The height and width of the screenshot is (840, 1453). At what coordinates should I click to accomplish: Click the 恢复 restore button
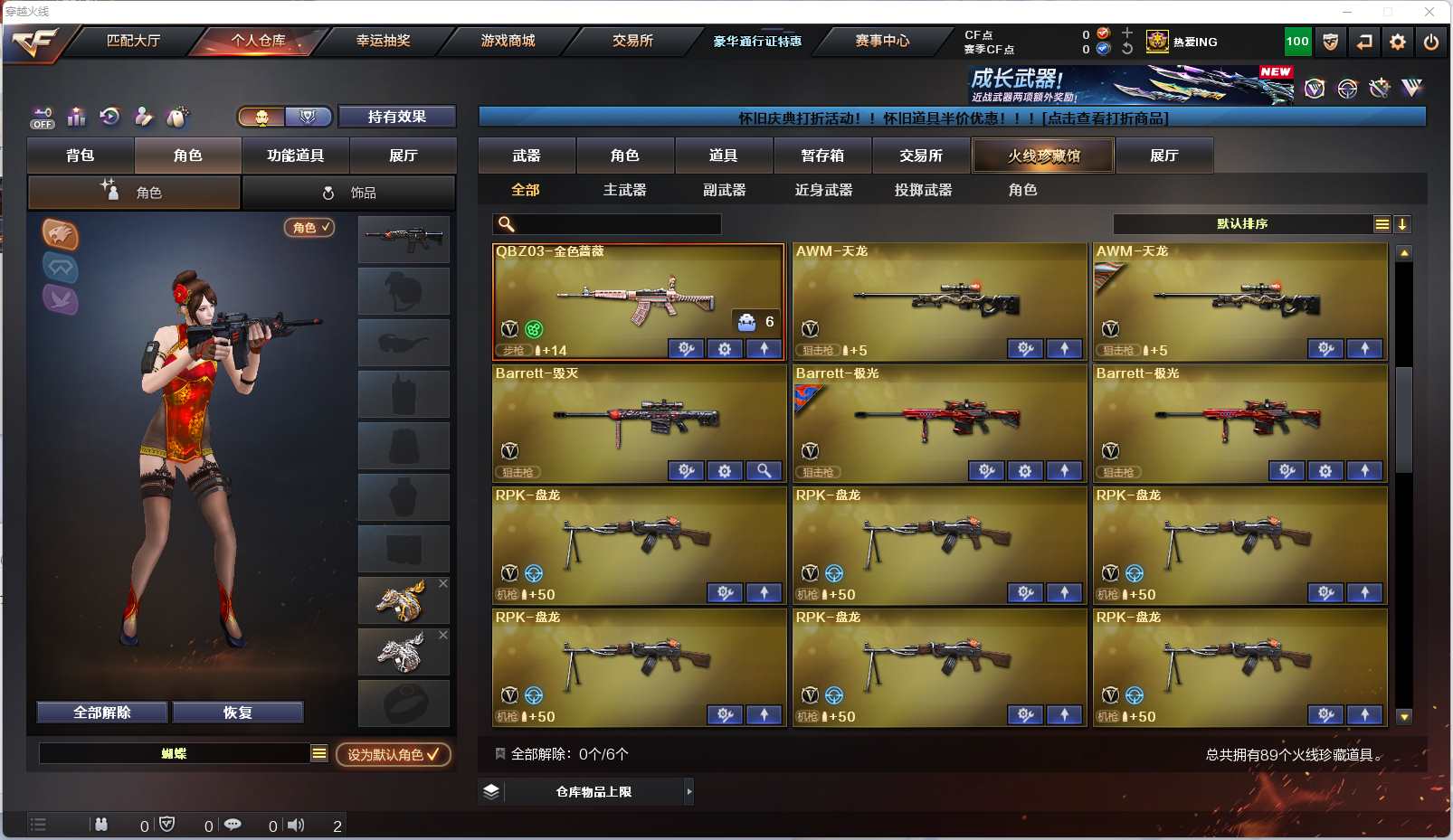238,713
